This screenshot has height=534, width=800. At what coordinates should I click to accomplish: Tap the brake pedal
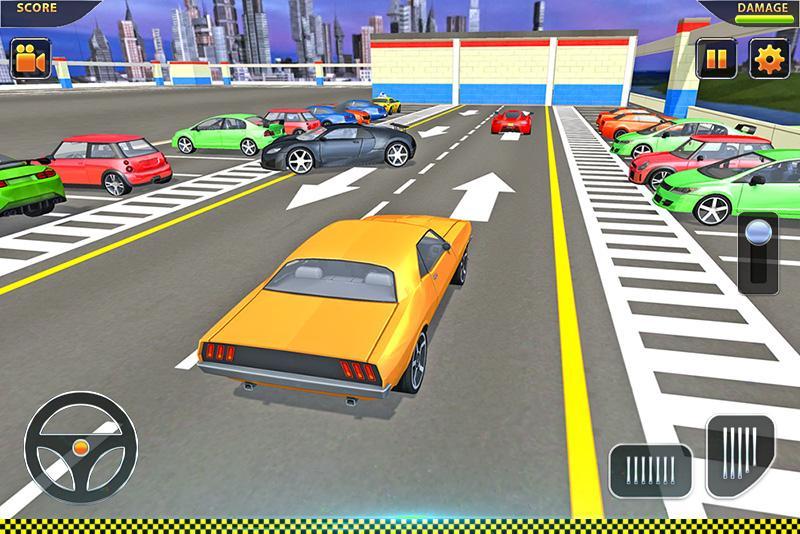tap(650, 470)
